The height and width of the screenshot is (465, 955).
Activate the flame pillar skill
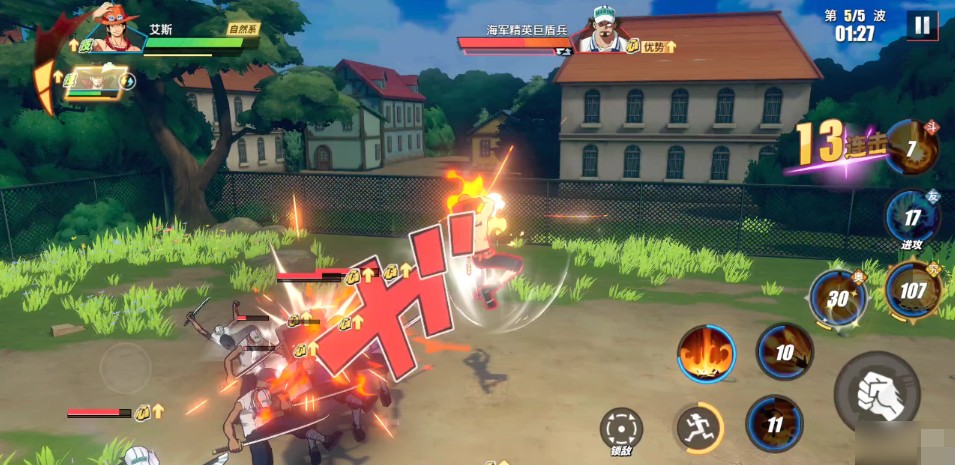pyautogui.click(x=706, y=354)
